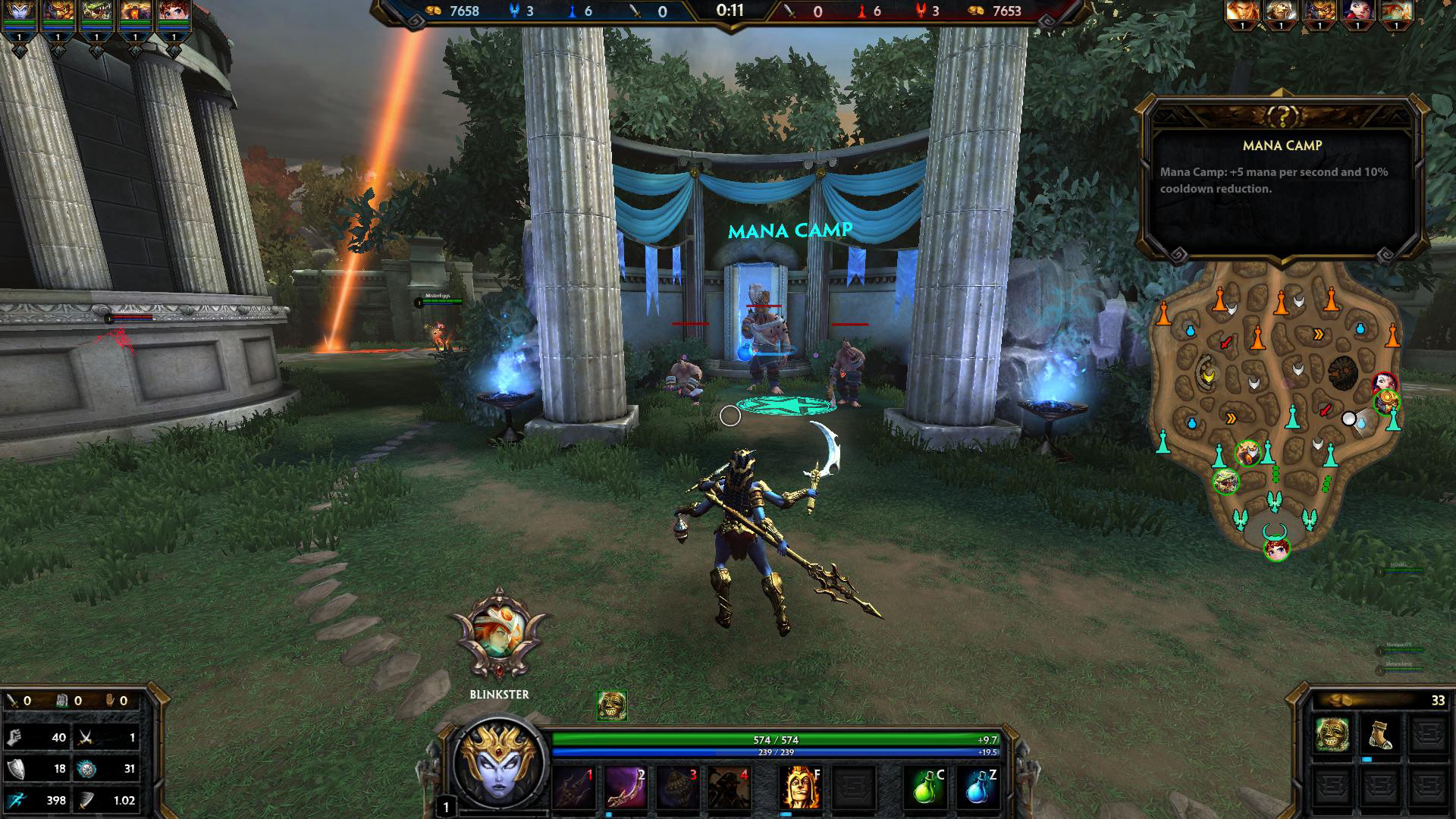Click the player's god portrait in the HUD
1456x819 pixels.
(x=500, y=767)
